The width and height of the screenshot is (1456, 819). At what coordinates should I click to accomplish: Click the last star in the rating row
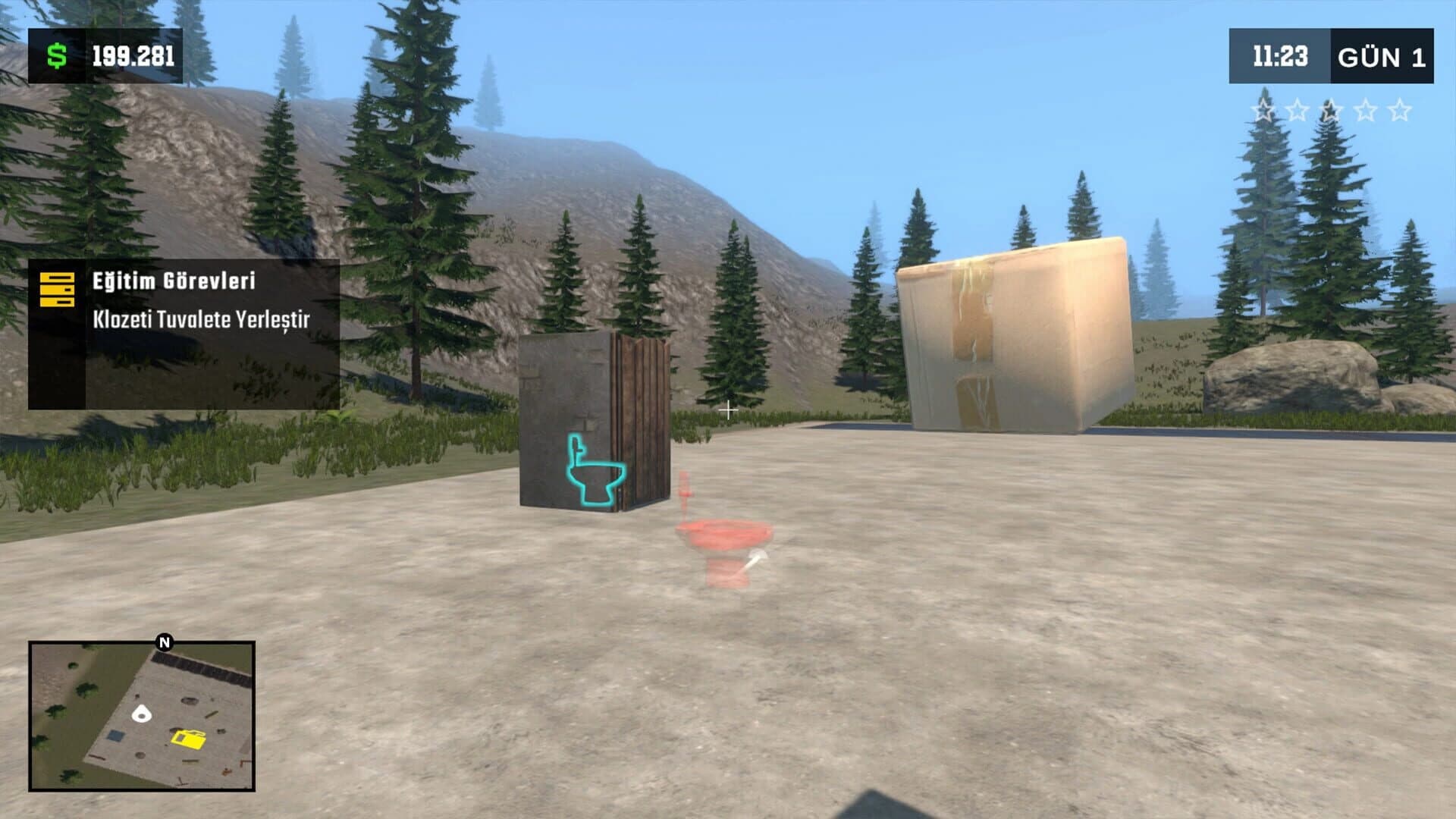1400,110
